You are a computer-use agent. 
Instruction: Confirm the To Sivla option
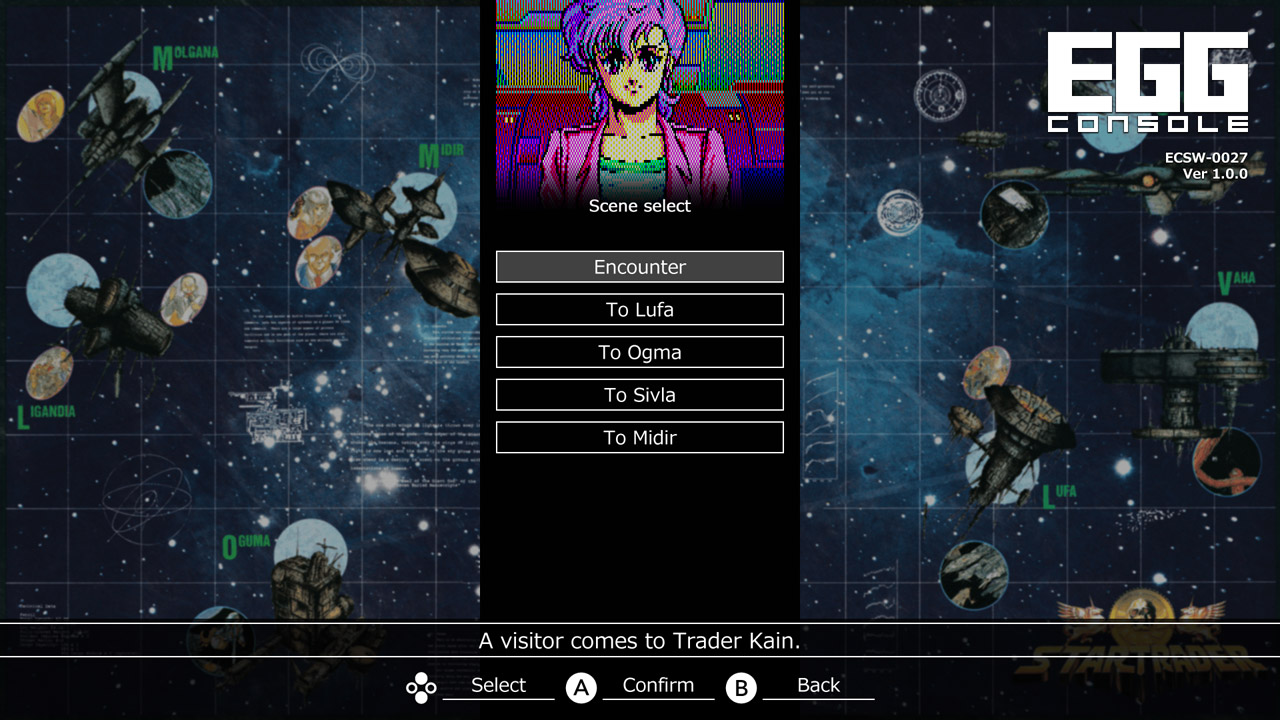tap(639, 394)
